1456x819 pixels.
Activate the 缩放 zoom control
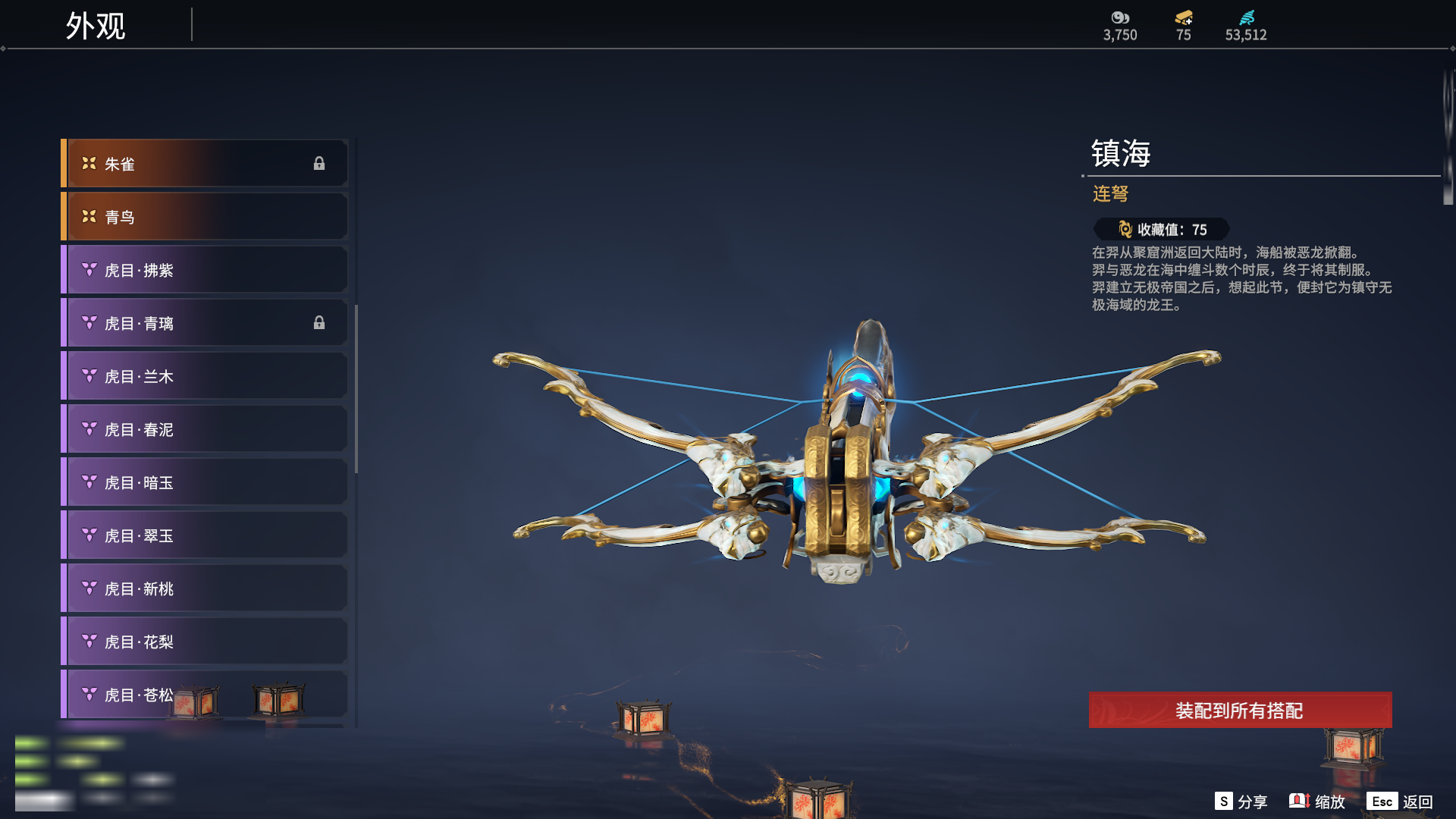[1318, 802]
